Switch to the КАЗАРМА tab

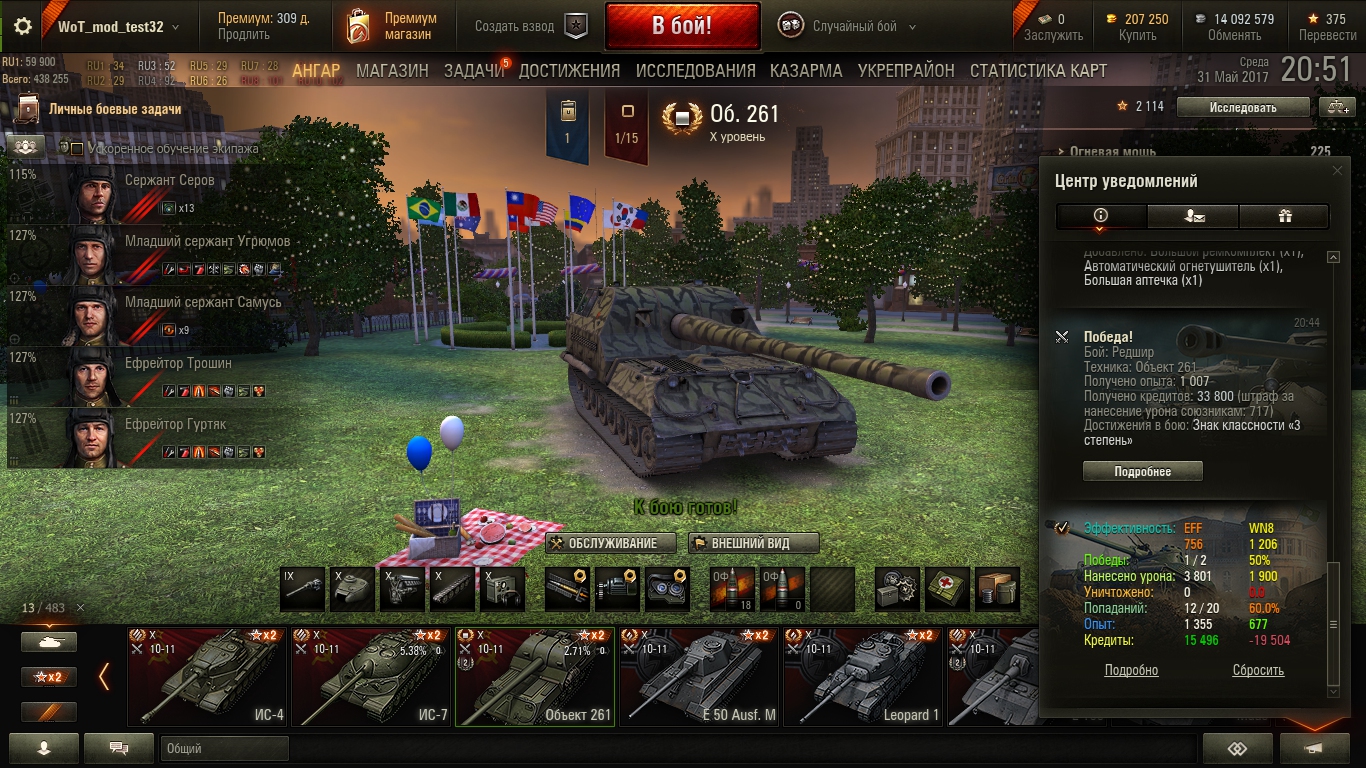coord(806,71)
